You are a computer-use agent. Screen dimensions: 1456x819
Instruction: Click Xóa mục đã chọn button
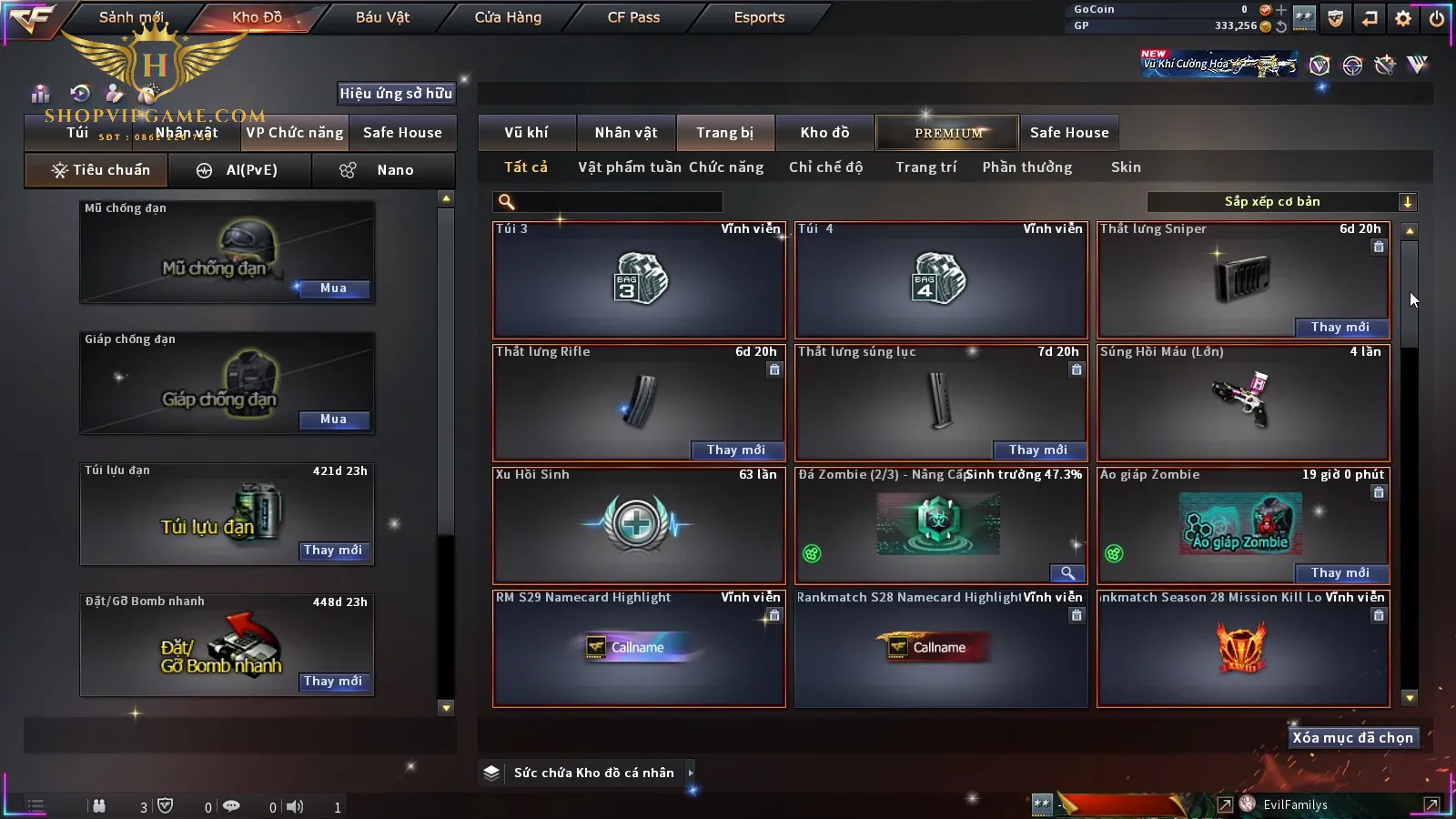pos(1352,738)
